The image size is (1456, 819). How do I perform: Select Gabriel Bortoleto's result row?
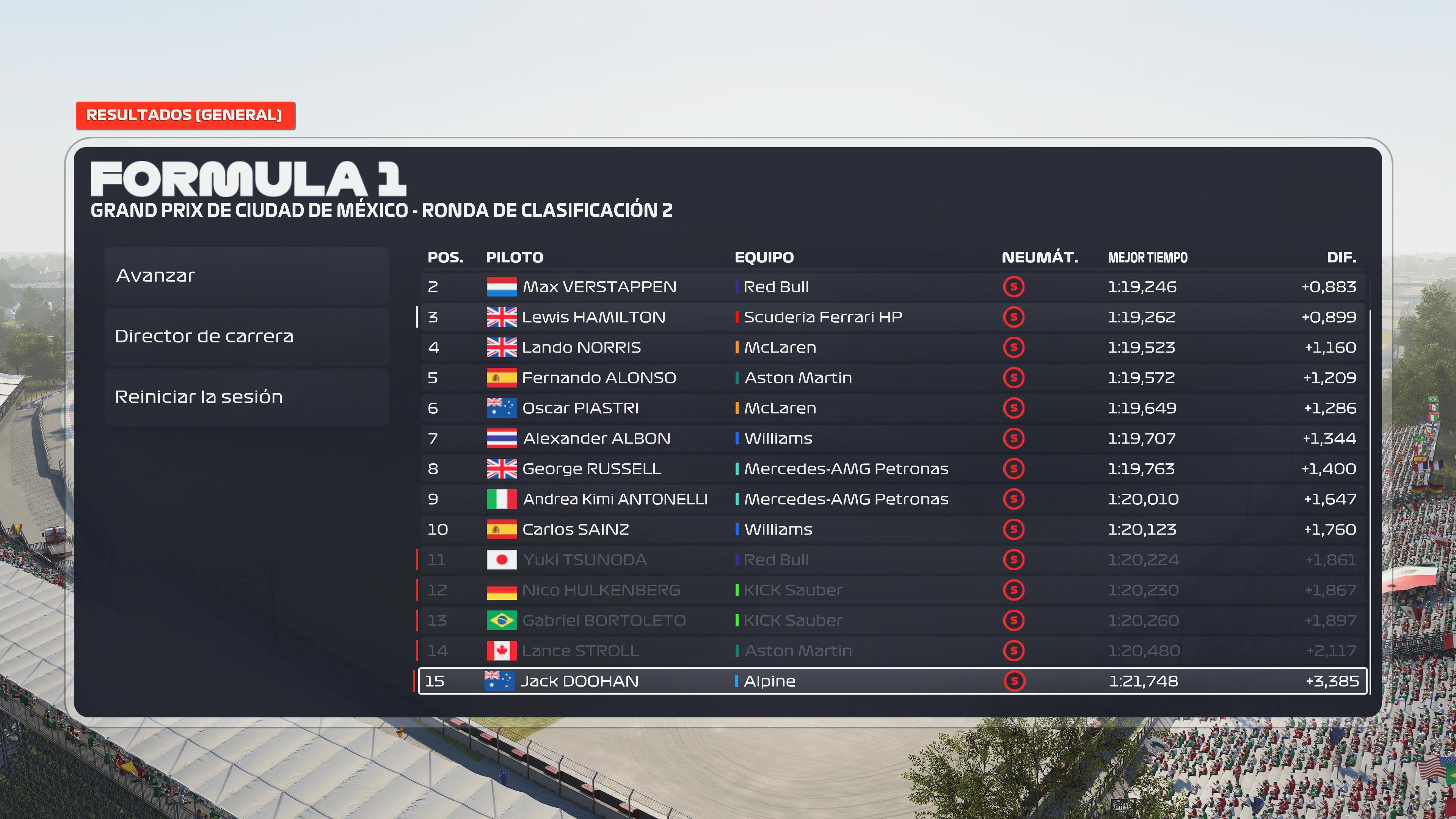point(892,621)
